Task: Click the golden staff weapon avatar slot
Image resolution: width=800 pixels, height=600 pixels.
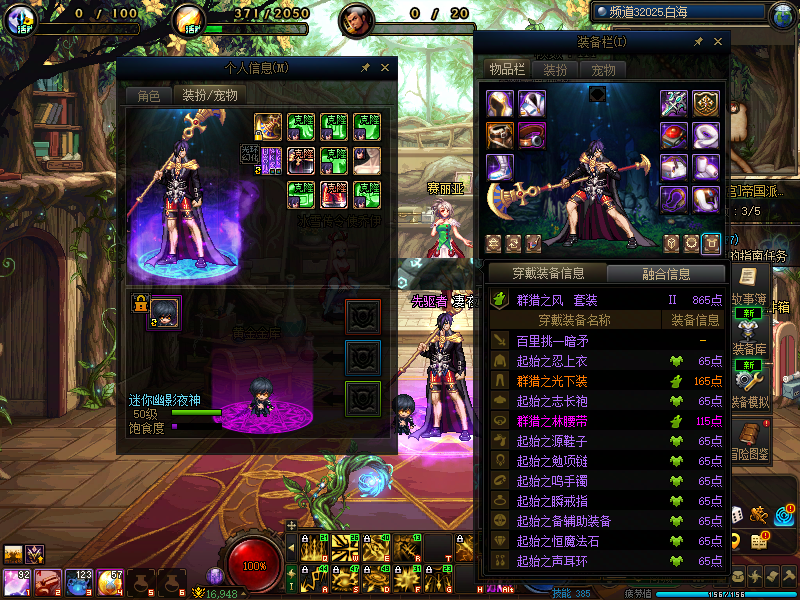Action: (x=267, y=127)
